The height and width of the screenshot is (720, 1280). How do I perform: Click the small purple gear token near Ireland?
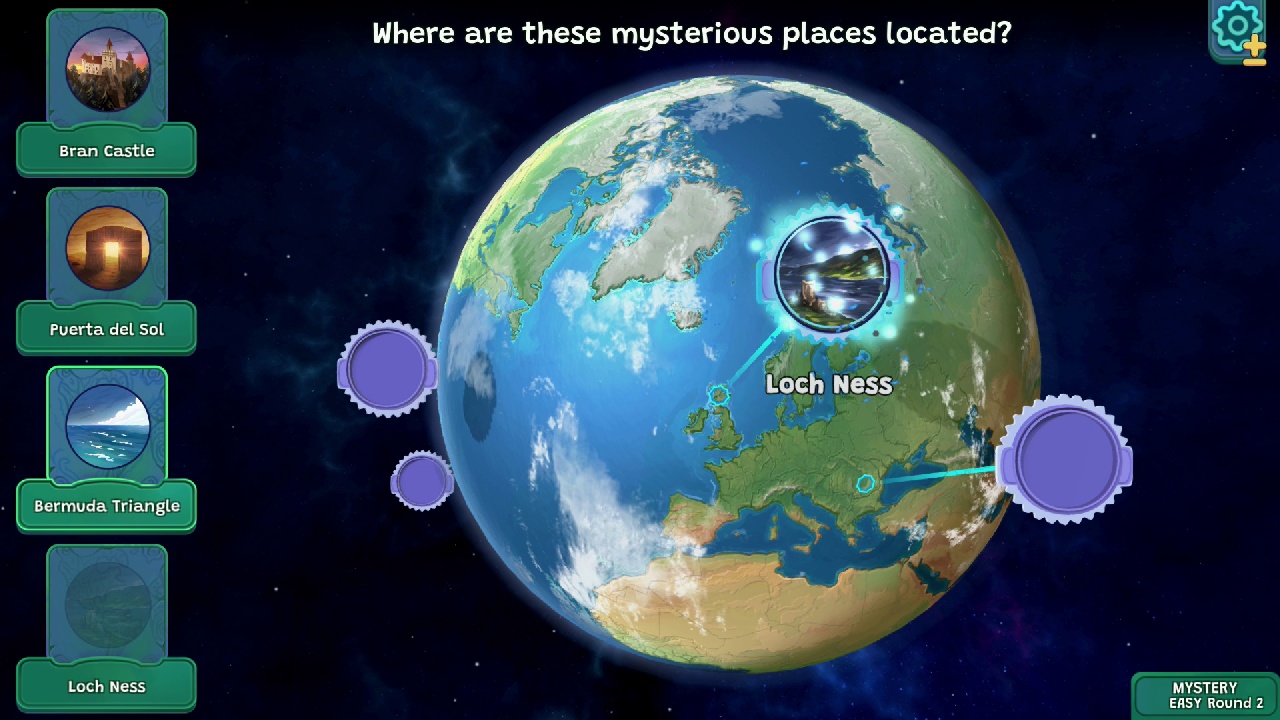click(421, 481)
